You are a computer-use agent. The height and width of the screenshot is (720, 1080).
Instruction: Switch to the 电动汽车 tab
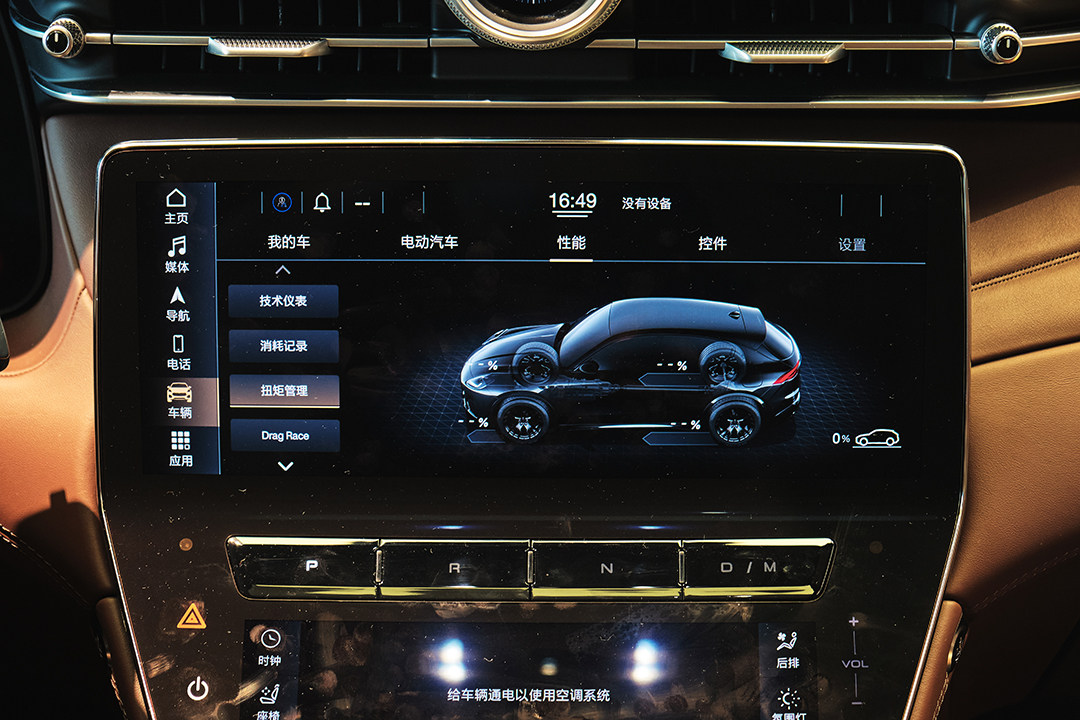point(429,243)
